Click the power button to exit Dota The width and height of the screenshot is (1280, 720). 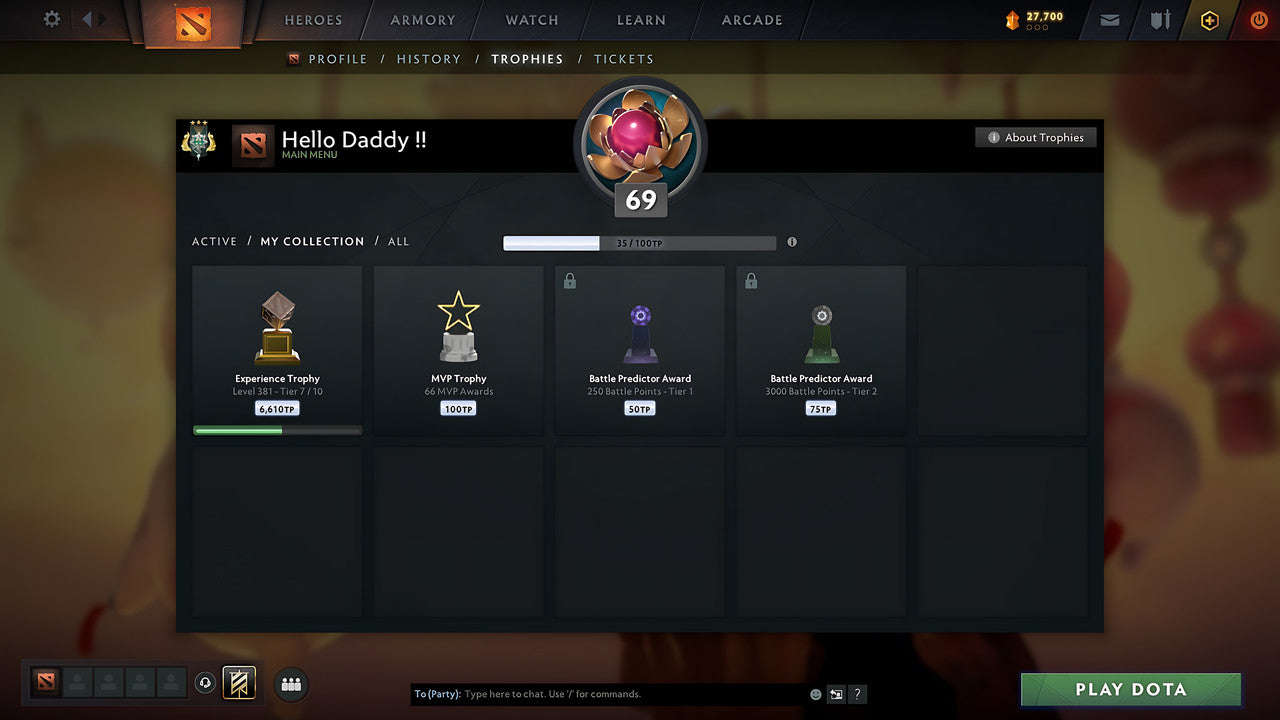[x=1258, y=19]
